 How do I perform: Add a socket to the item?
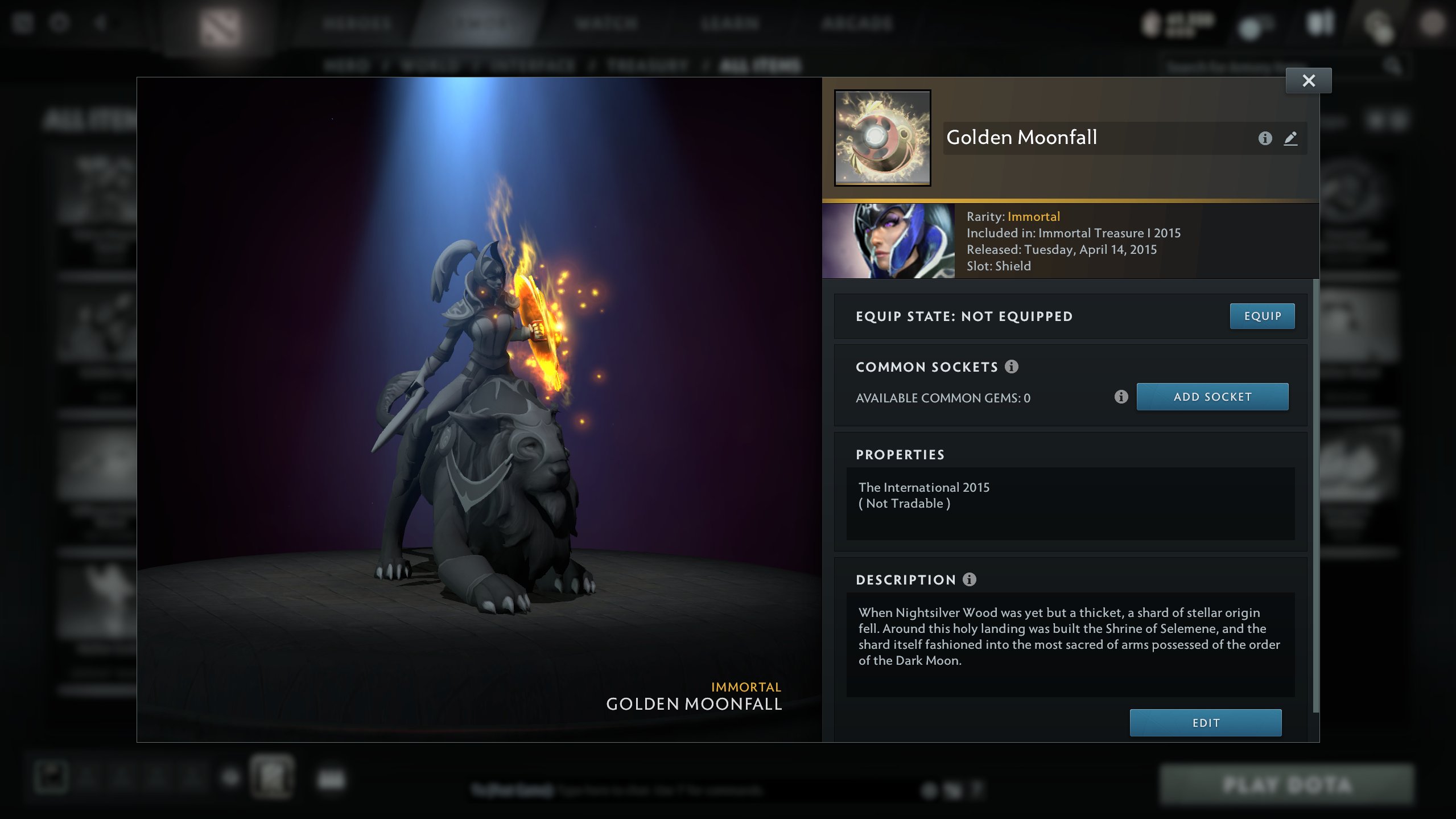[x=1212, y=397]
